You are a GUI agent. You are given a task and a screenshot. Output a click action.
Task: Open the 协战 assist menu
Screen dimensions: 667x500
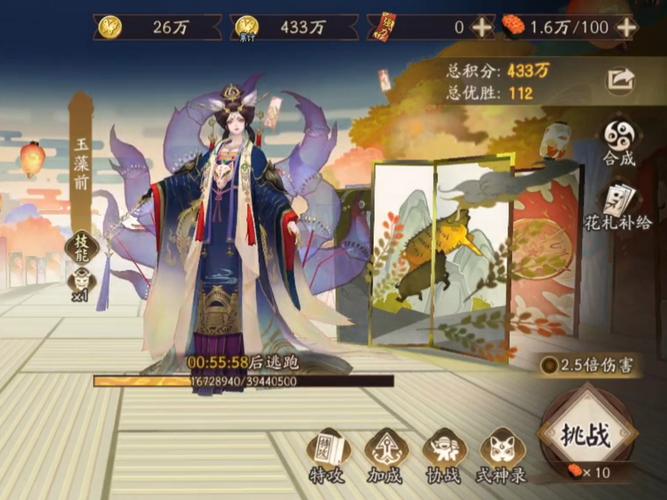click(x=443, y=455)
